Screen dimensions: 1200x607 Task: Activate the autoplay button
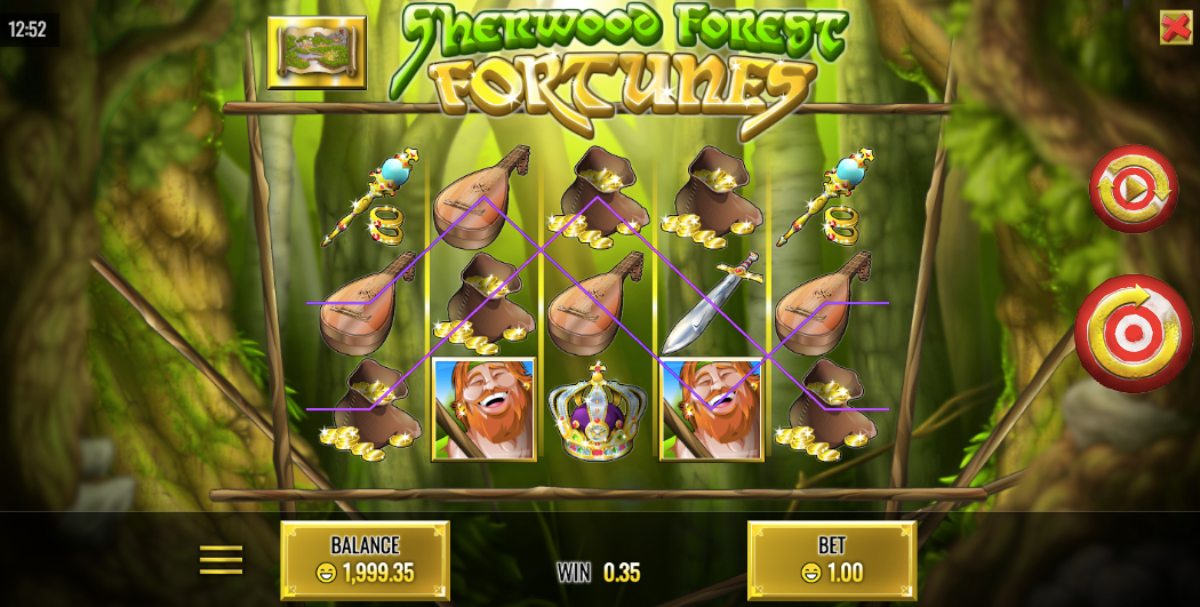(x=1133, y=189)
